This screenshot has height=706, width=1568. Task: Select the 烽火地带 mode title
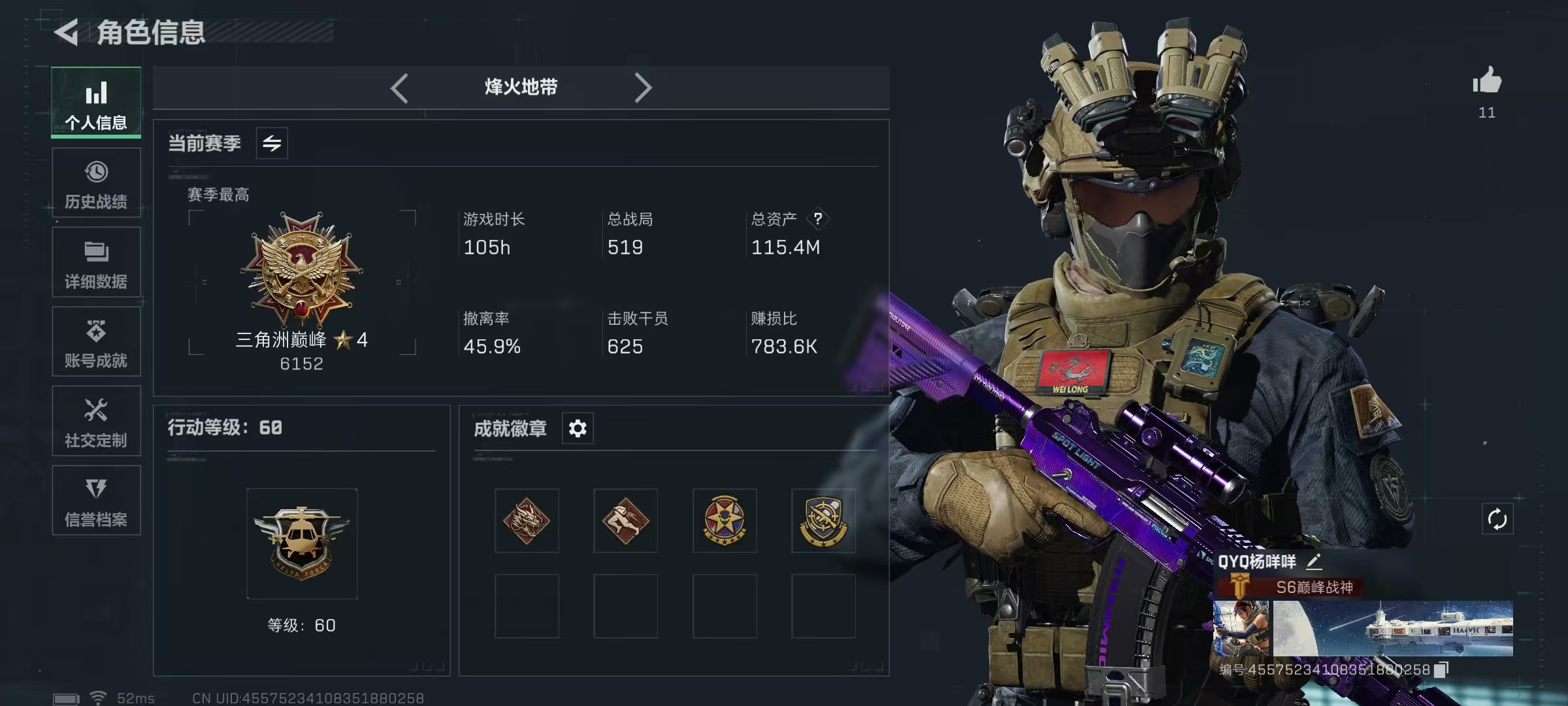(519, 88)
